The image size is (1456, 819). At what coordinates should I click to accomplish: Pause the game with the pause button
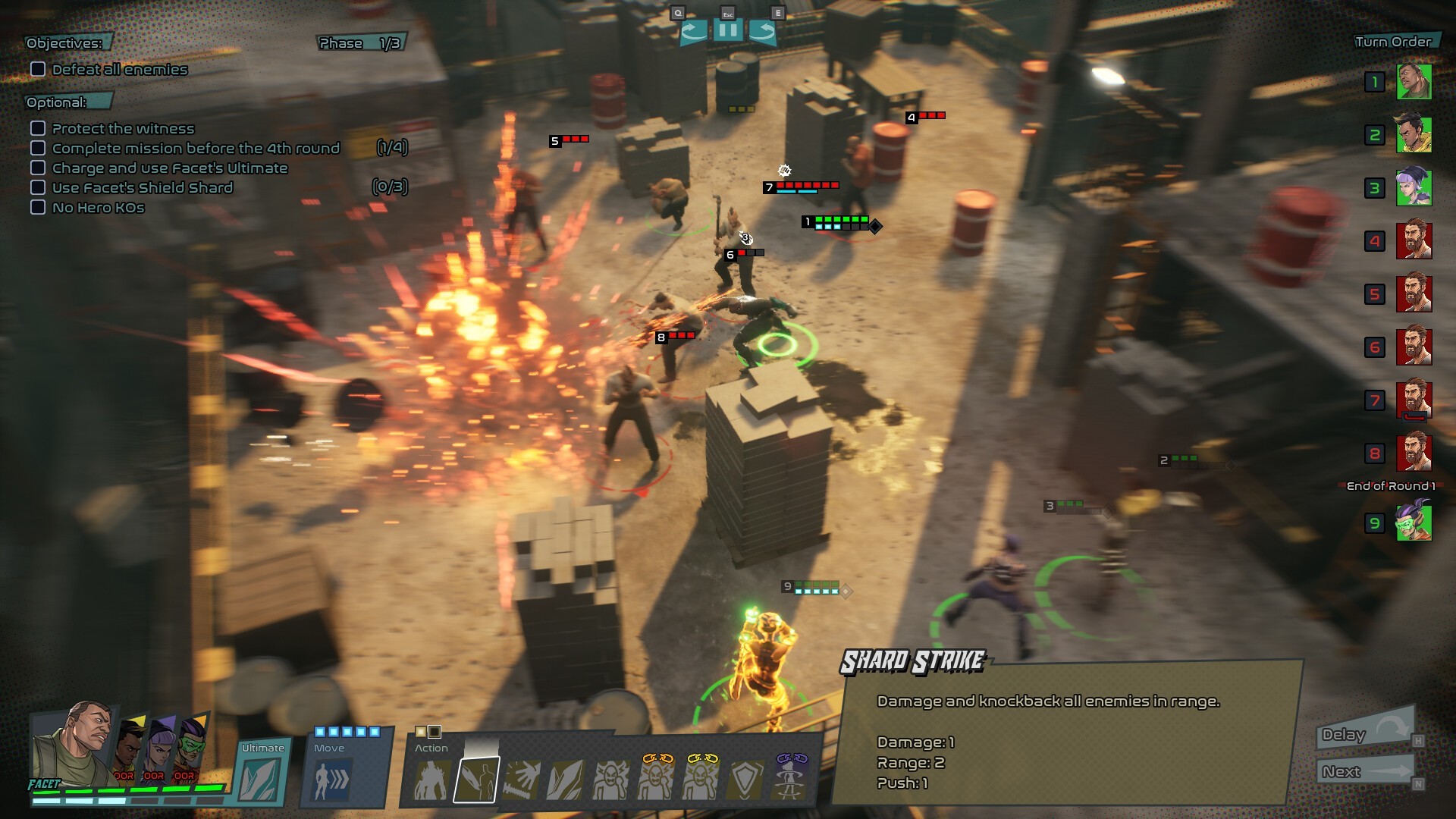pyautogui.click(x=727, y=31)
